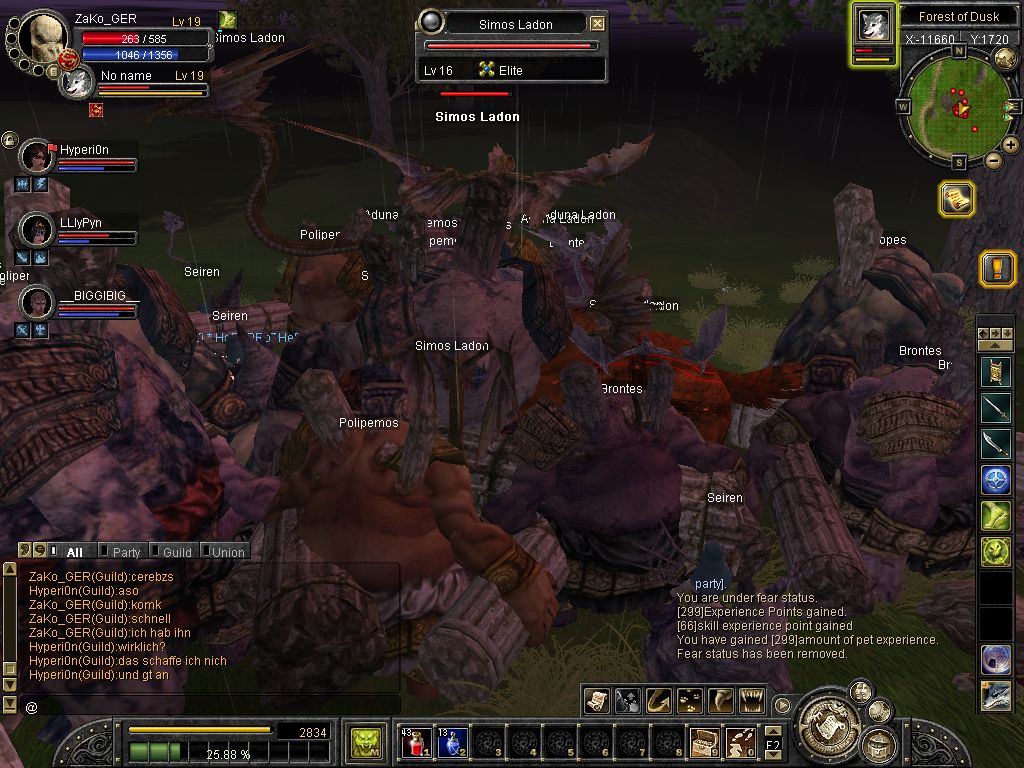This screenshot has height=768, width=1024.
Task: Open the world map globe button
Action: (1005, 59)
